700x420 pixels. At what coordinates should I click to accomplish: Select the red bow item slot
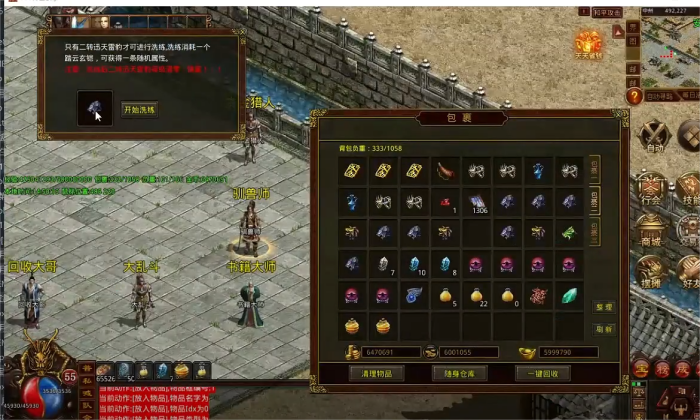point(445,171)
